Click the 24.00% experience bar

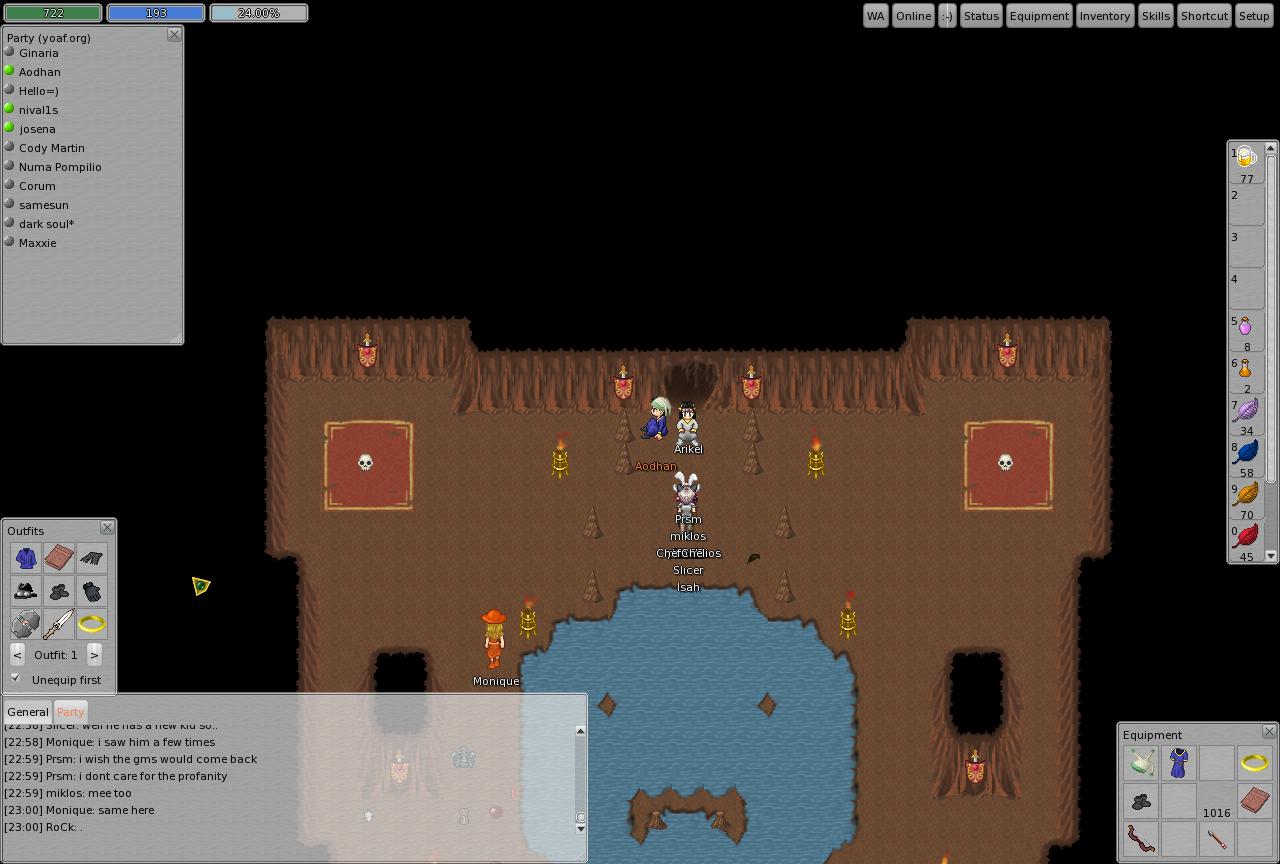point(258,13)
